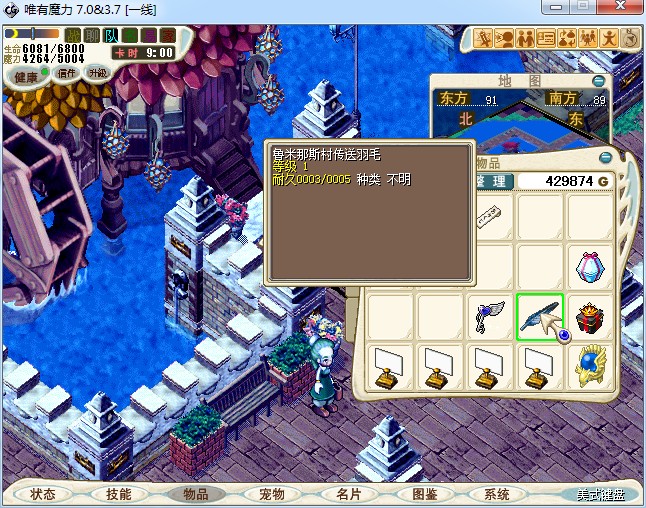646x508 pixels.
Task: Select the 物品 items menu button
Action: (x=195, y=494)
